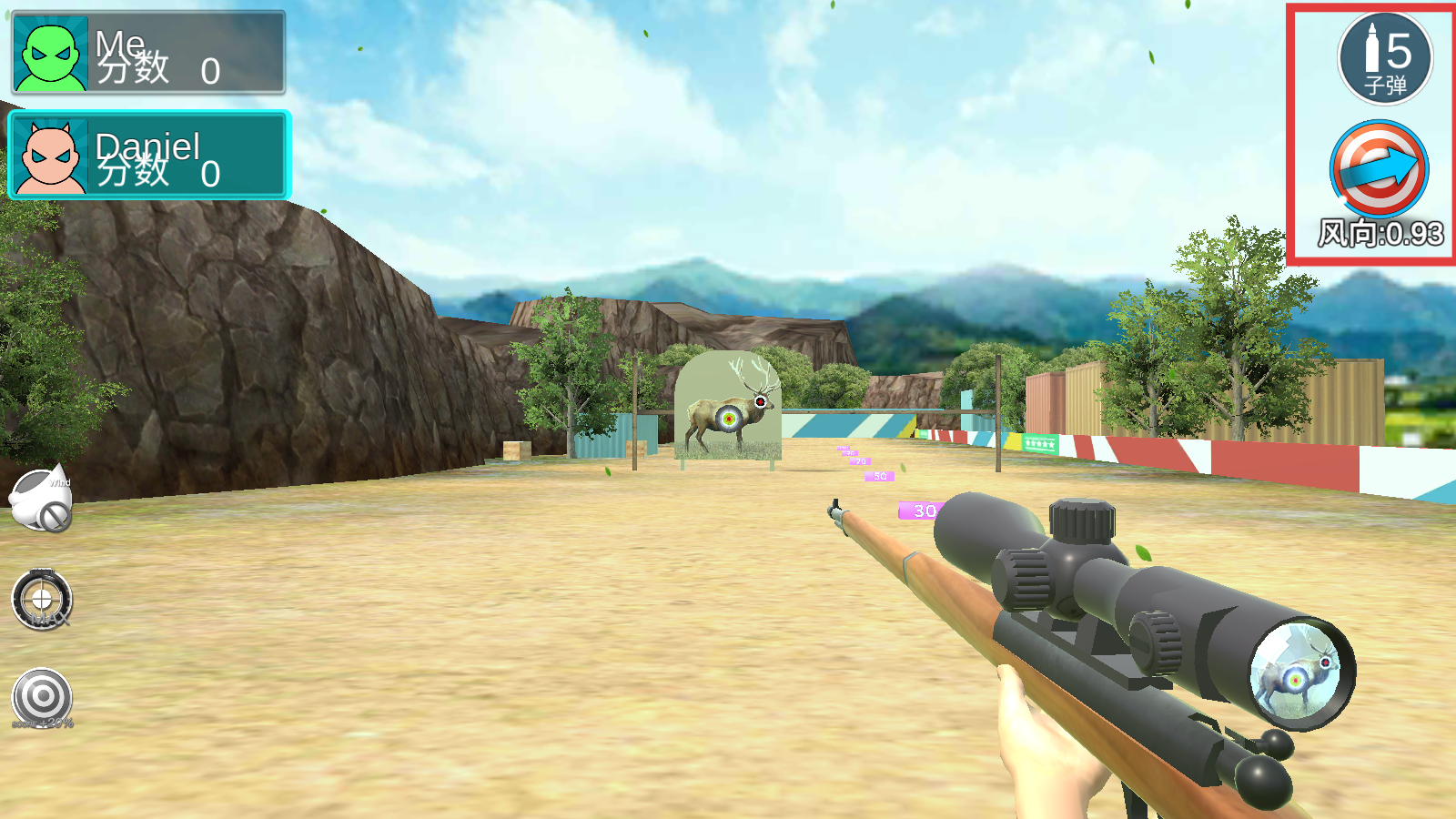Use the MAX scope zoom power-up
The height and width of the screenshot is (819, 1456).
[x=42, y=601]
